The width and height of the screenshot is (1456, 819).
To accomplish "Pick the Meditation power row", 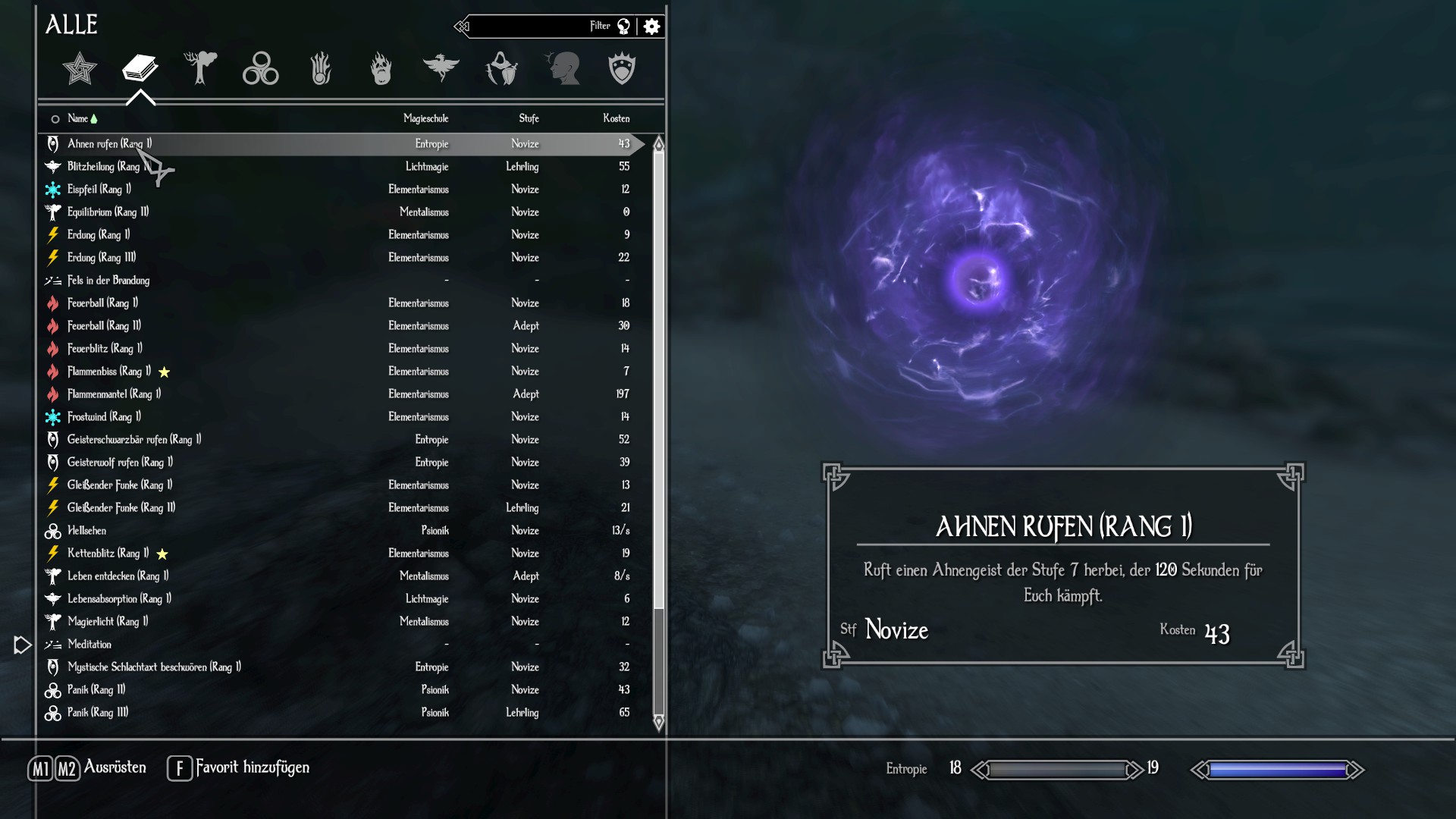I will (89, 645).
